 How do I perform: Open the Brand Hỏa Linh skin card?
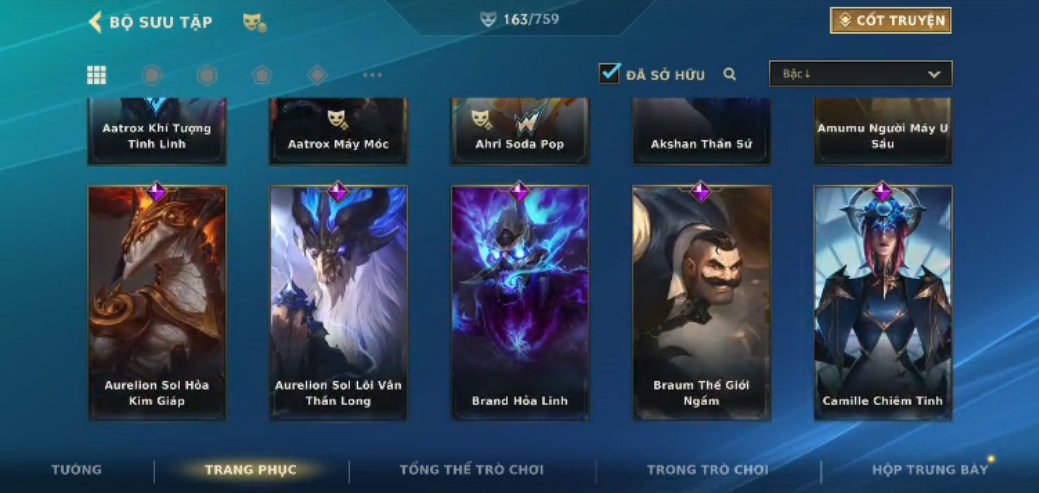coord(520,302)
